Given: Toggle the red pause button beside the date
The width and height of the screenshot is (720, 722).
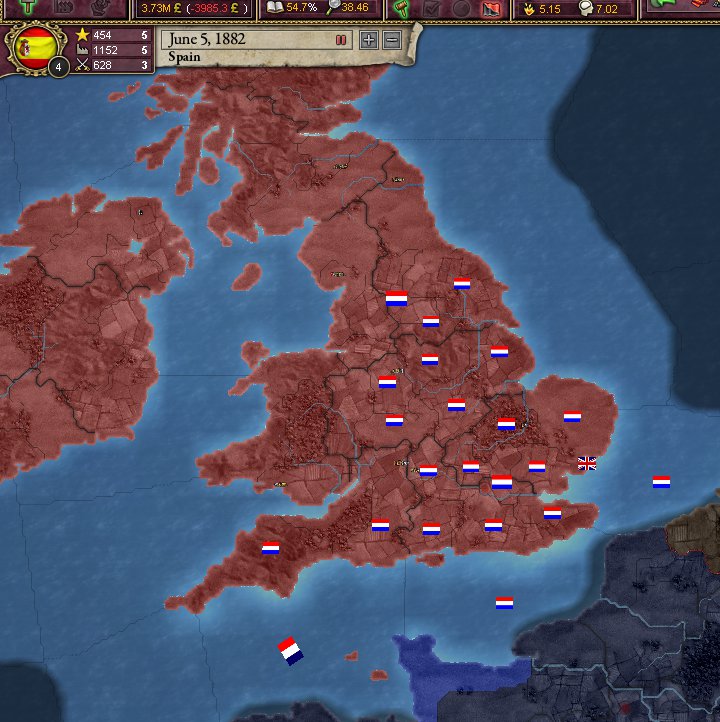Looking at the screenshot, I should click(x=341, y=40).
